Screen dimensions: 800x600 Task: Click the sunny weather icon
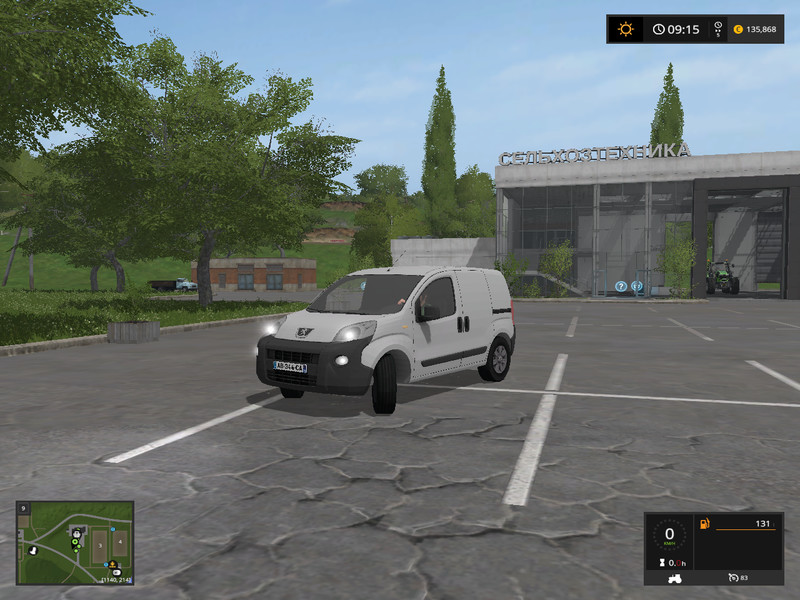point(626,29)
